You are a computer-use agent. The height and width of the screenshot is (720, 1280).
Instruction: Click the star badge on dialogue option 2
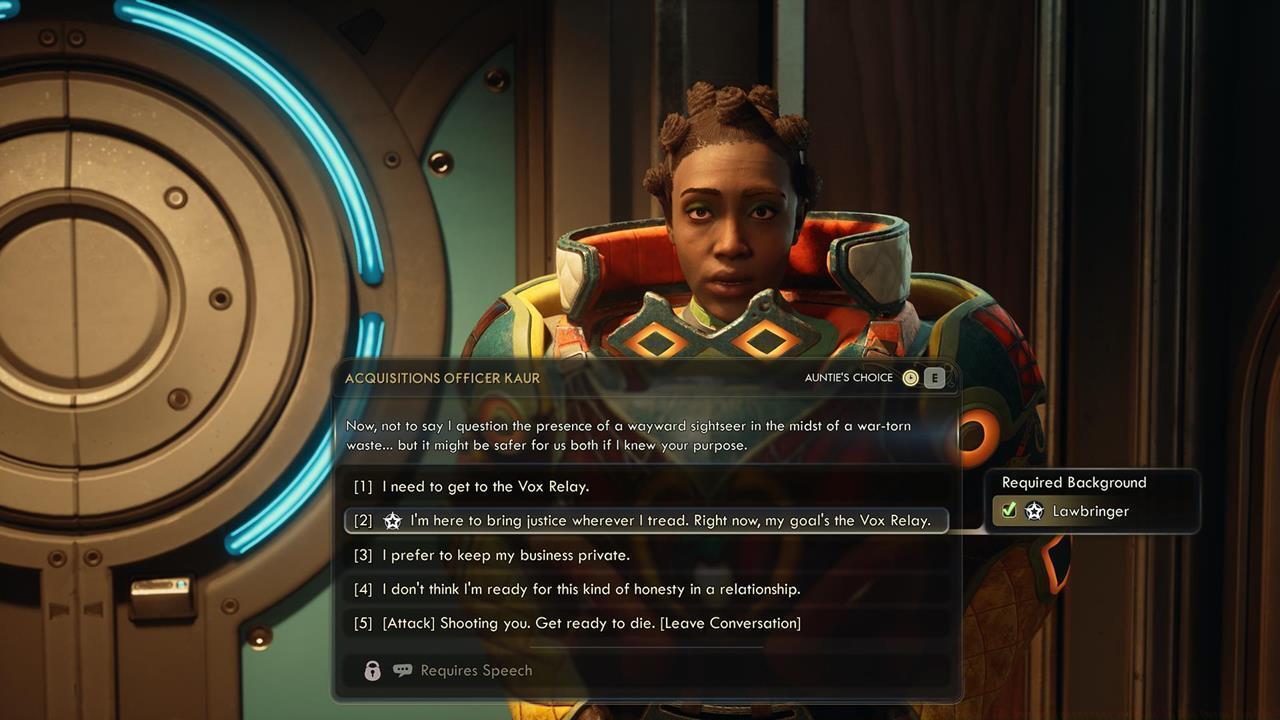[x=392, y=520]
